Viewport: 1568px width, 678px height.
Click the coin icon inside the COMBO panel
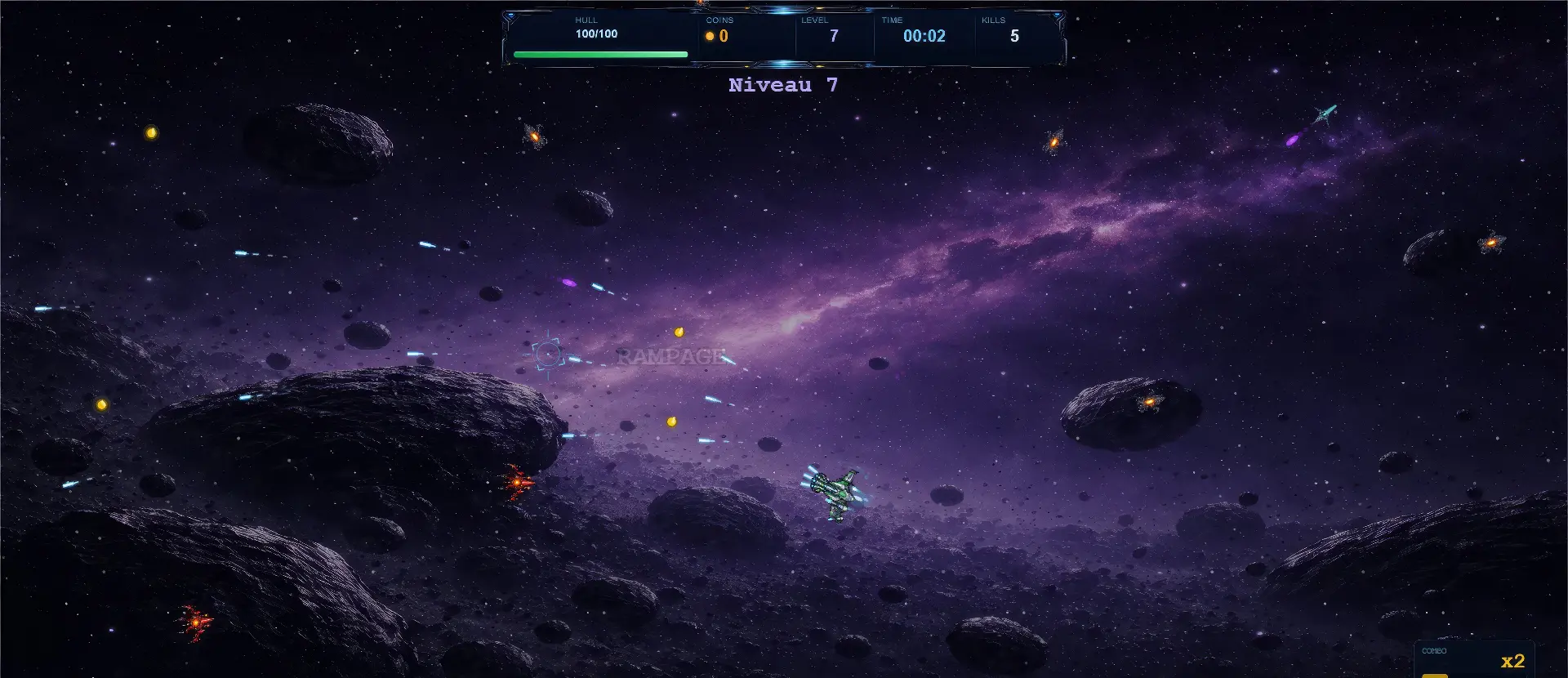(1436, 676)
